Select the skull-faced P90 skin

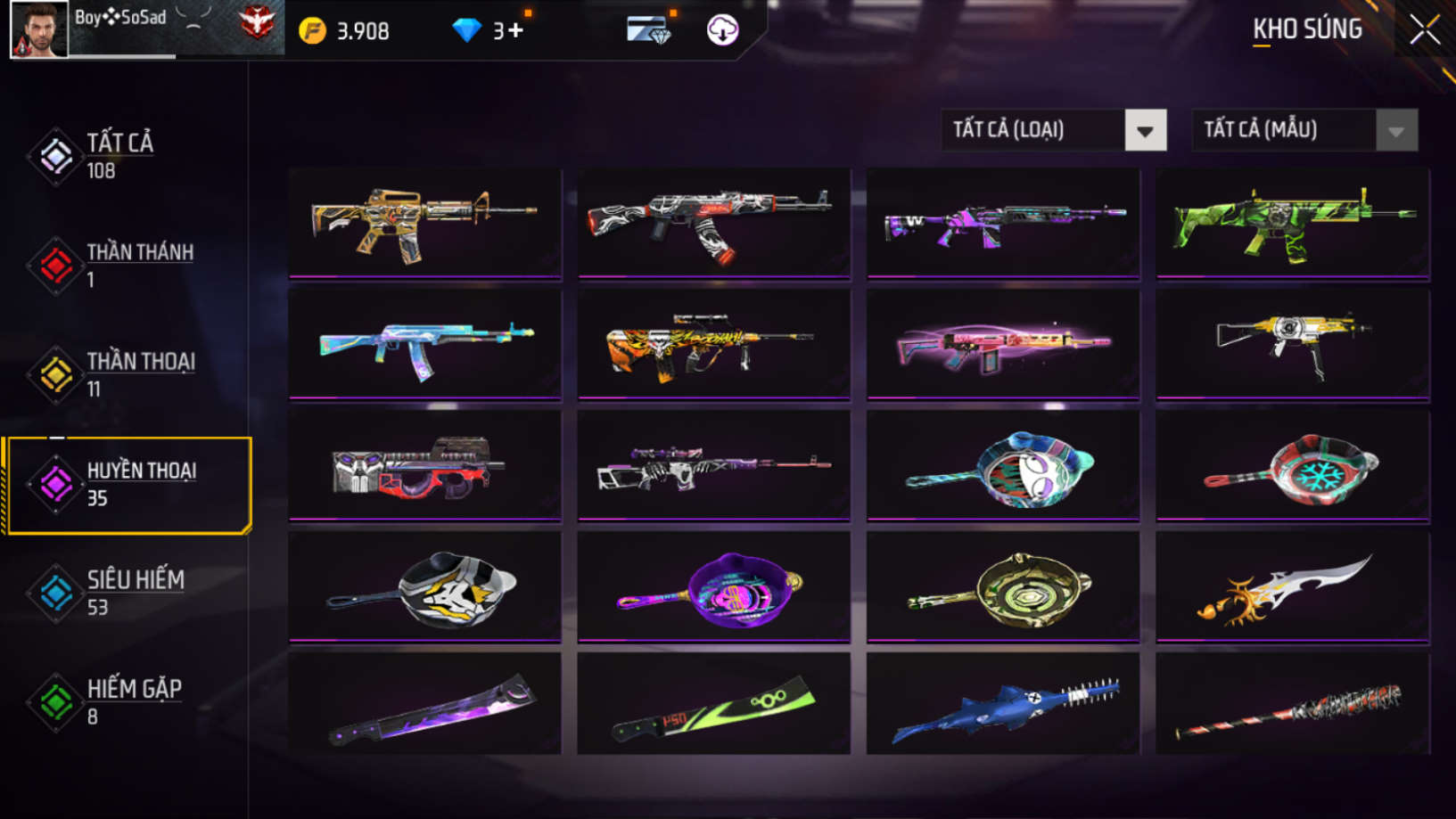tap(425, 465)
